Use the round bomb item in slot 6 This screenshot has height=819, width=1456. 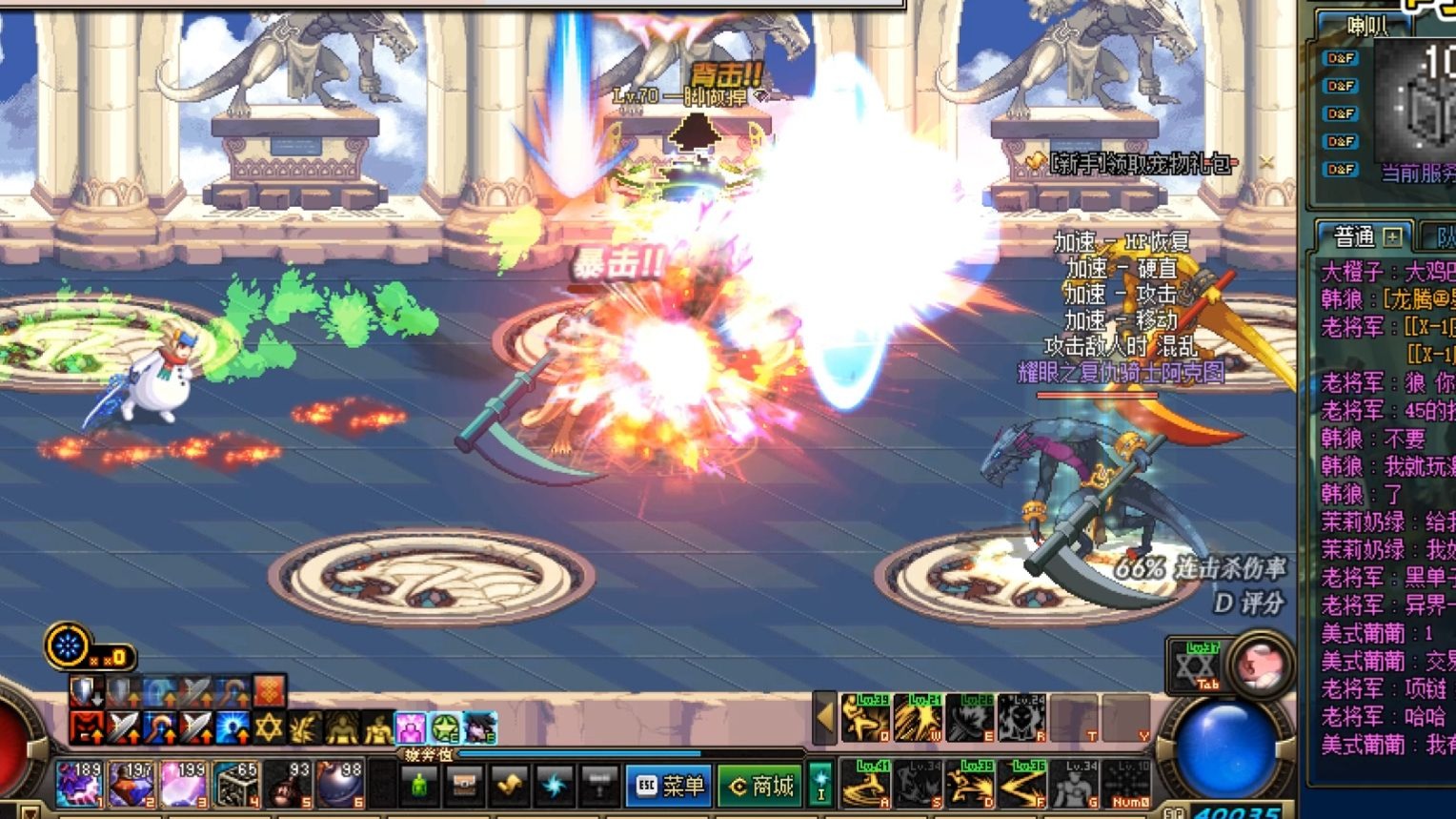click(340, 784)
